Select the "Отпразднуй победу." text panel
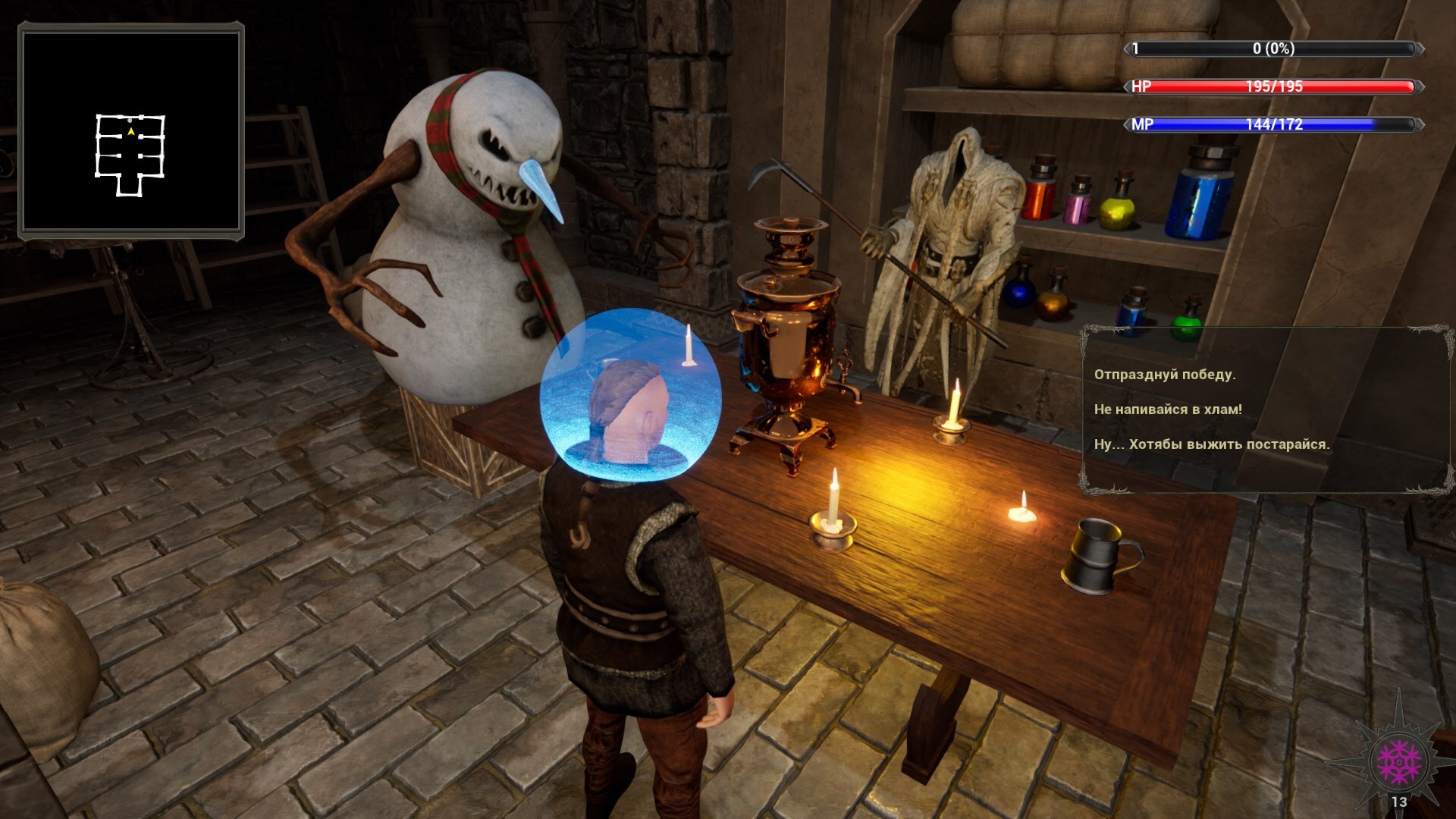The width and height of the screenshot is (1456, 819). [1165, 375]
